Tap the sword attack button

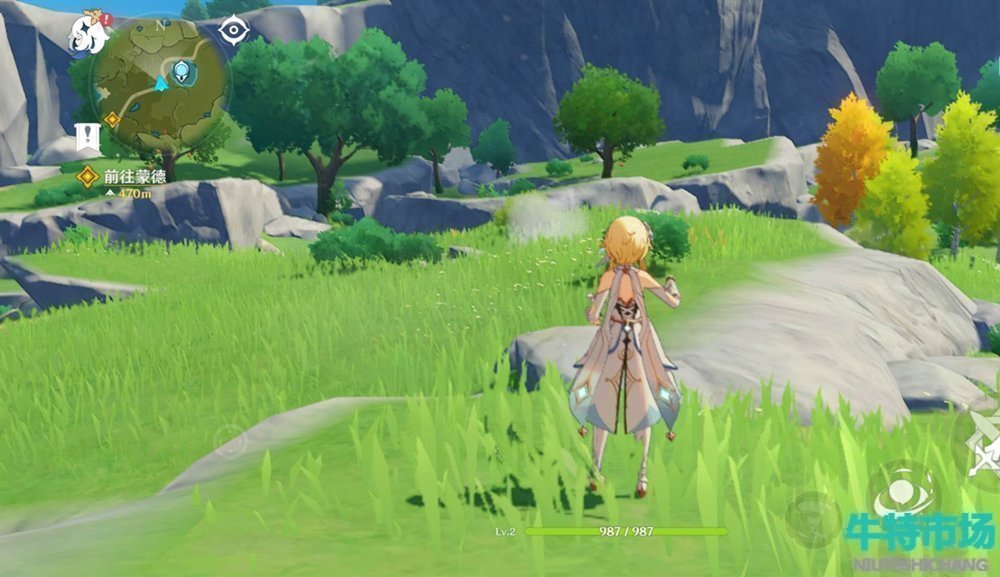point(983,441)
